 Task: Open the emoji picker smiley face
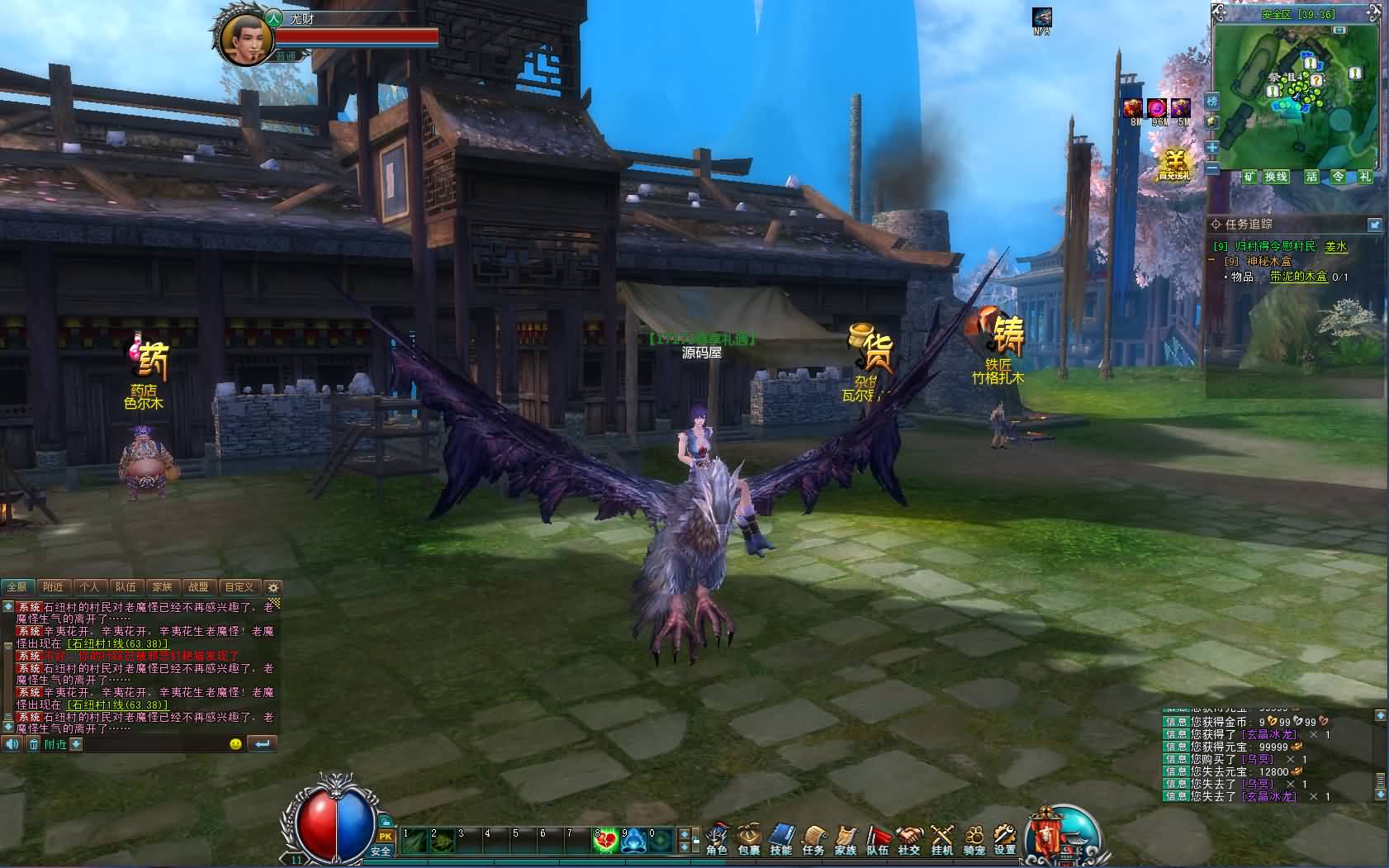(x=235, y=744)
